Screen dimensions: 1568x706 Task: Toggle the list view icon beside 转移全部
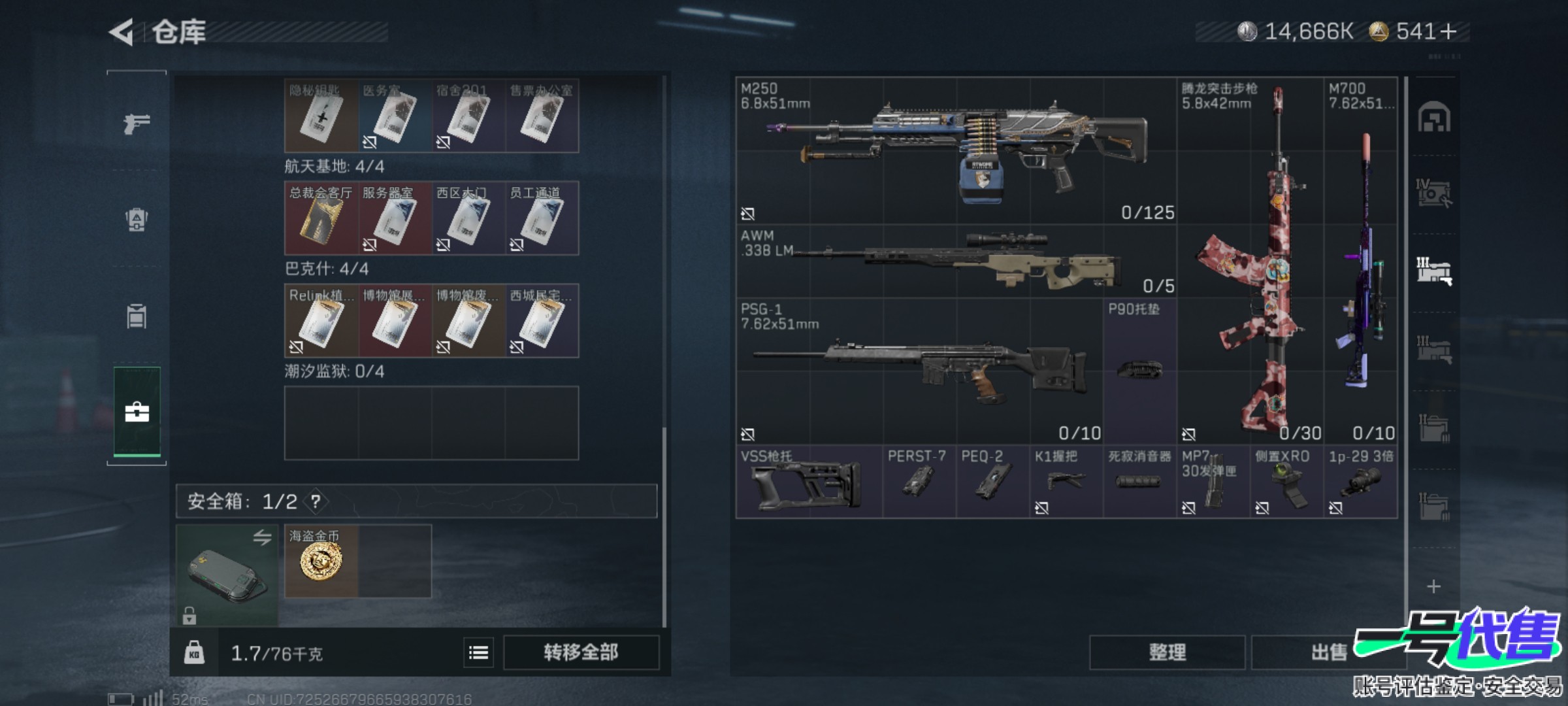[478, 652]
